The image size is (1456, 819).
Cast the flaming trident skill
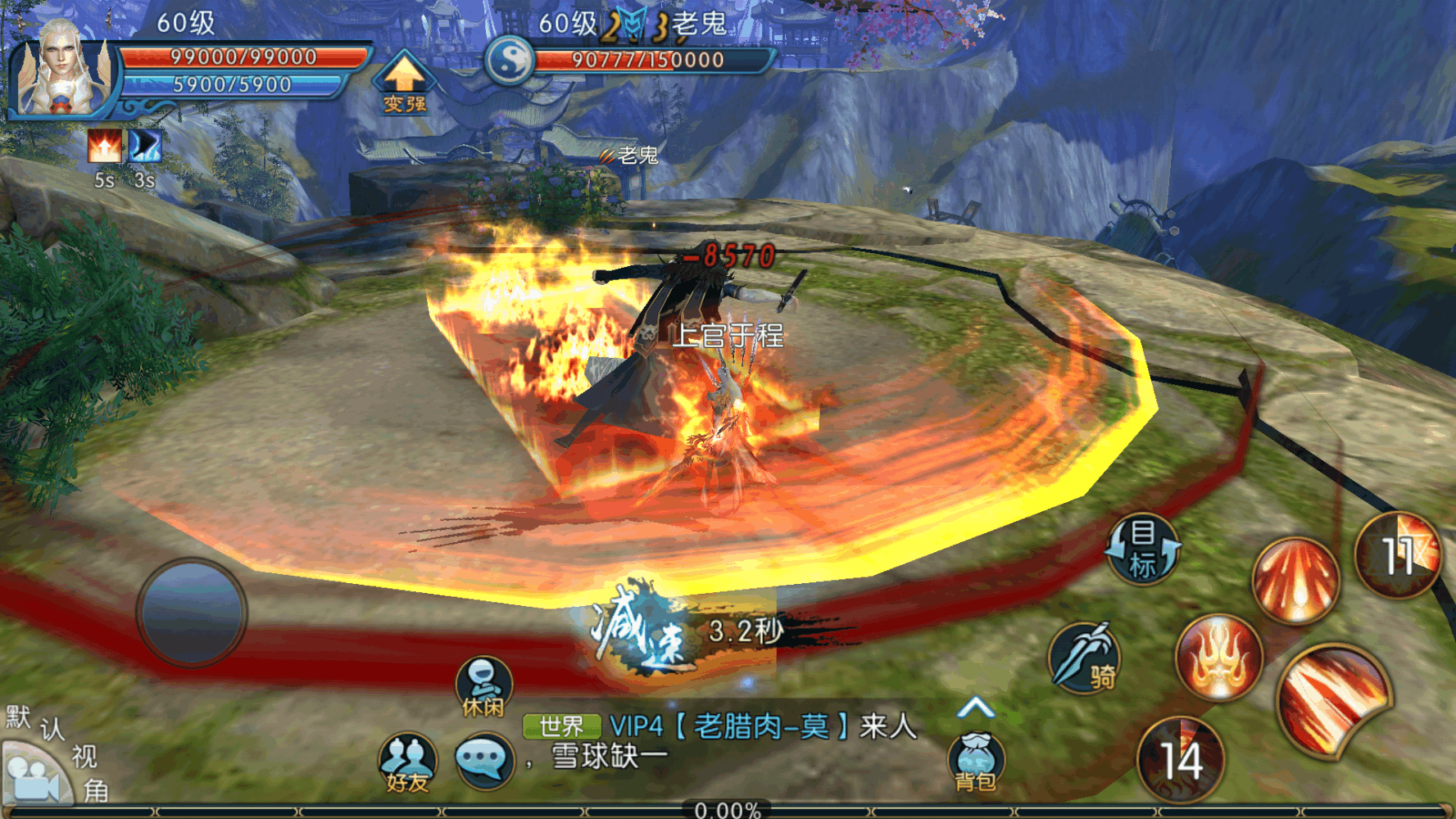click(x=1218, y=657)
